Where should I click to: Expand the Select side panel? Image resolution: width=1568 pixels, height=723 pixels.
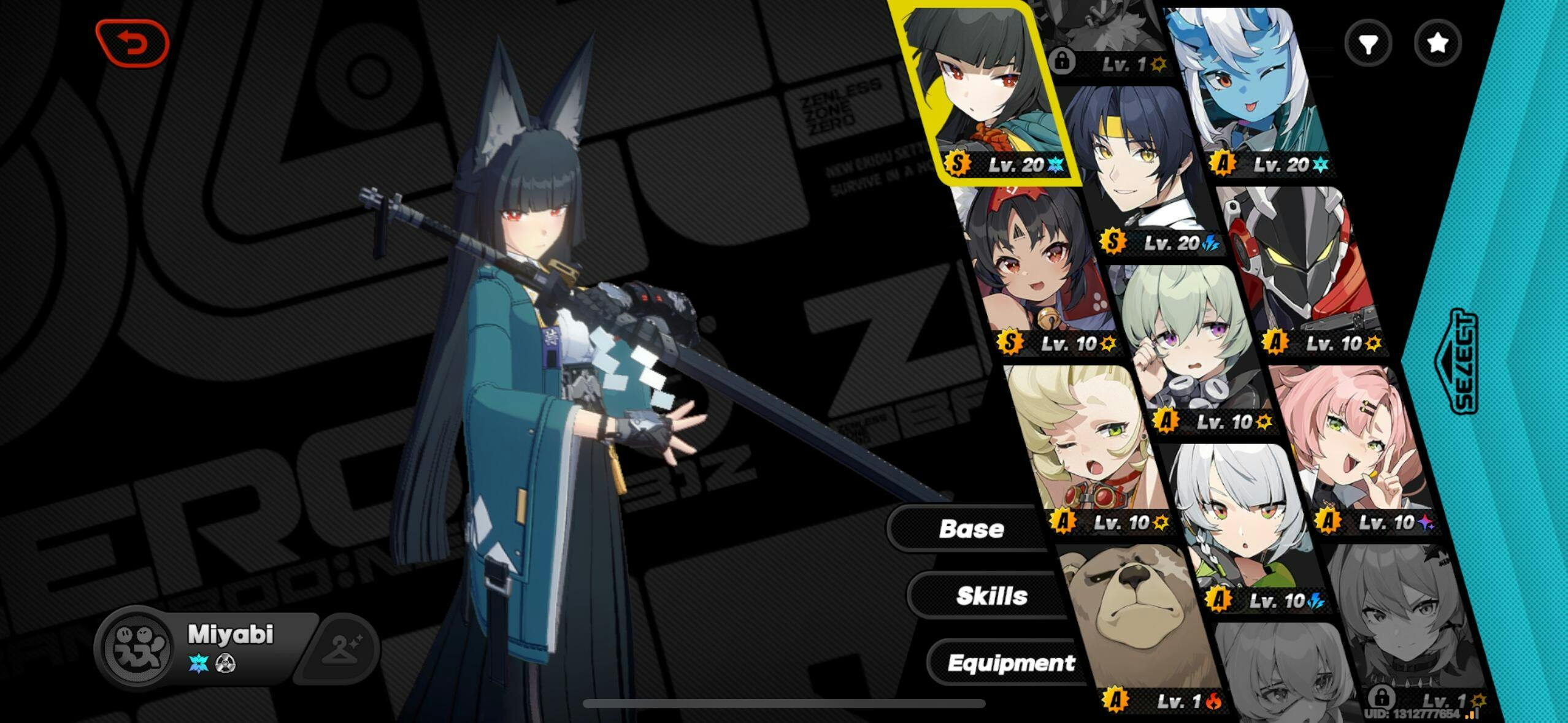[x=1462, y=362]
